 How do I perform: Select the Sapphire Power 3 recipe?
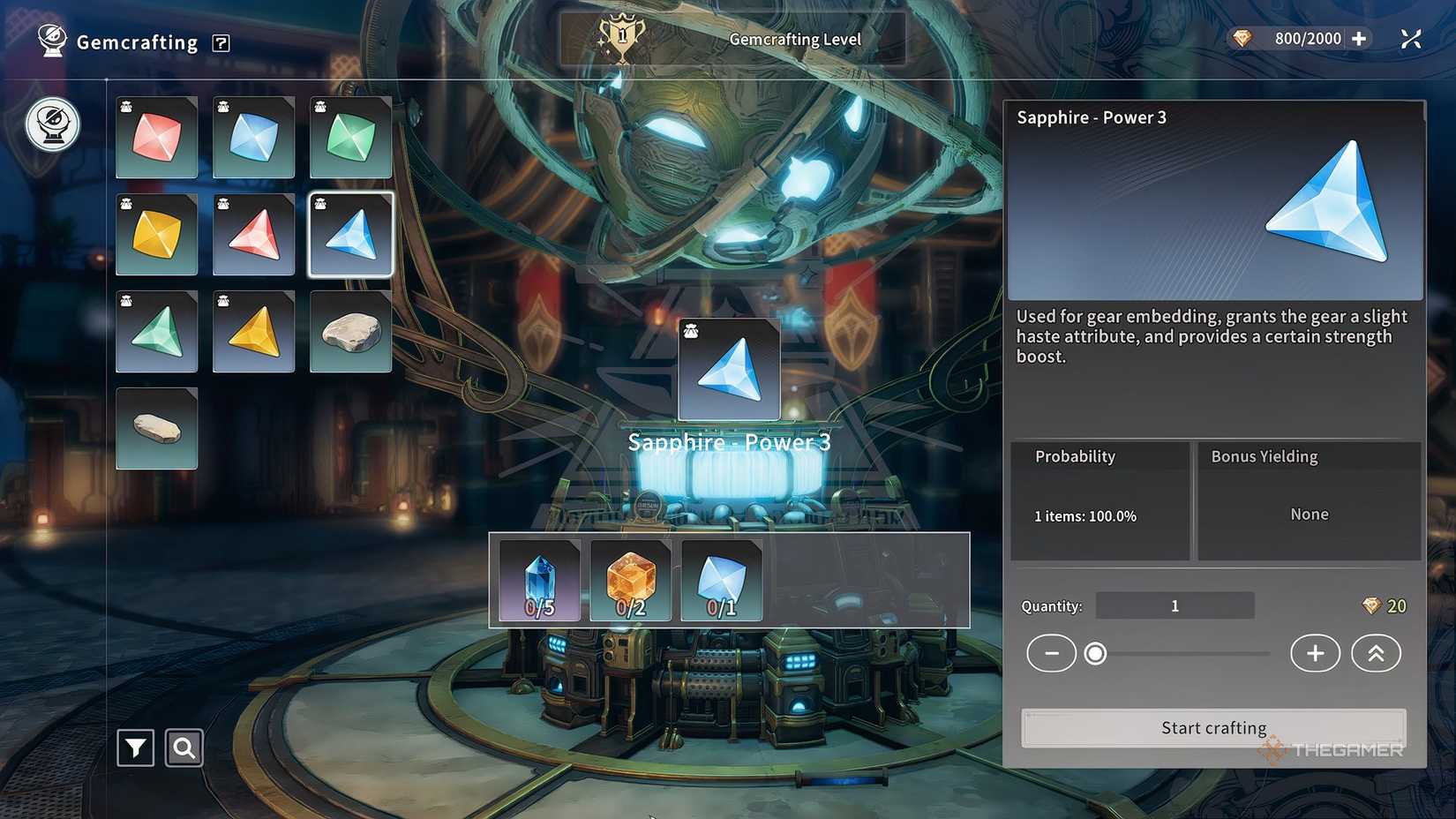point(350,234)
